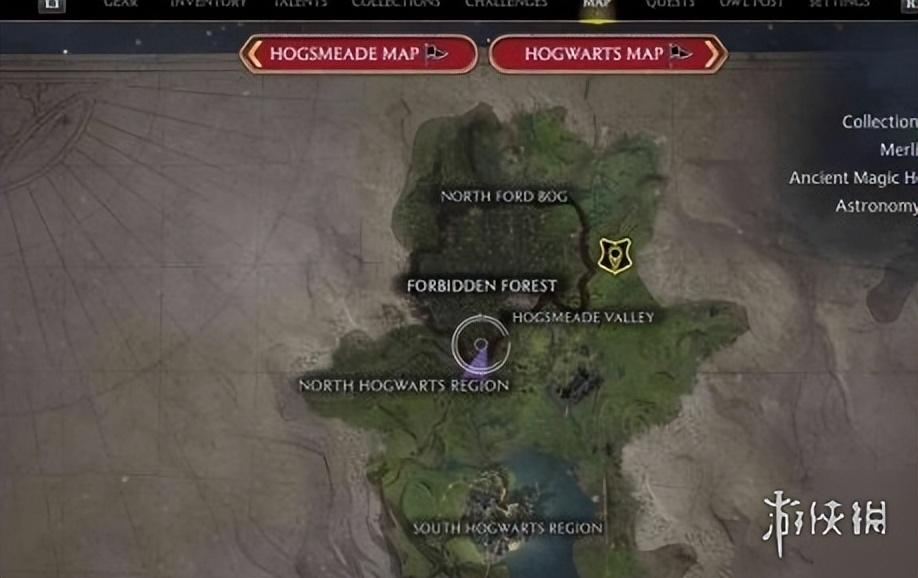Click the player position marker circle
This screenshot has width=918, height=578.
(480, 344)
